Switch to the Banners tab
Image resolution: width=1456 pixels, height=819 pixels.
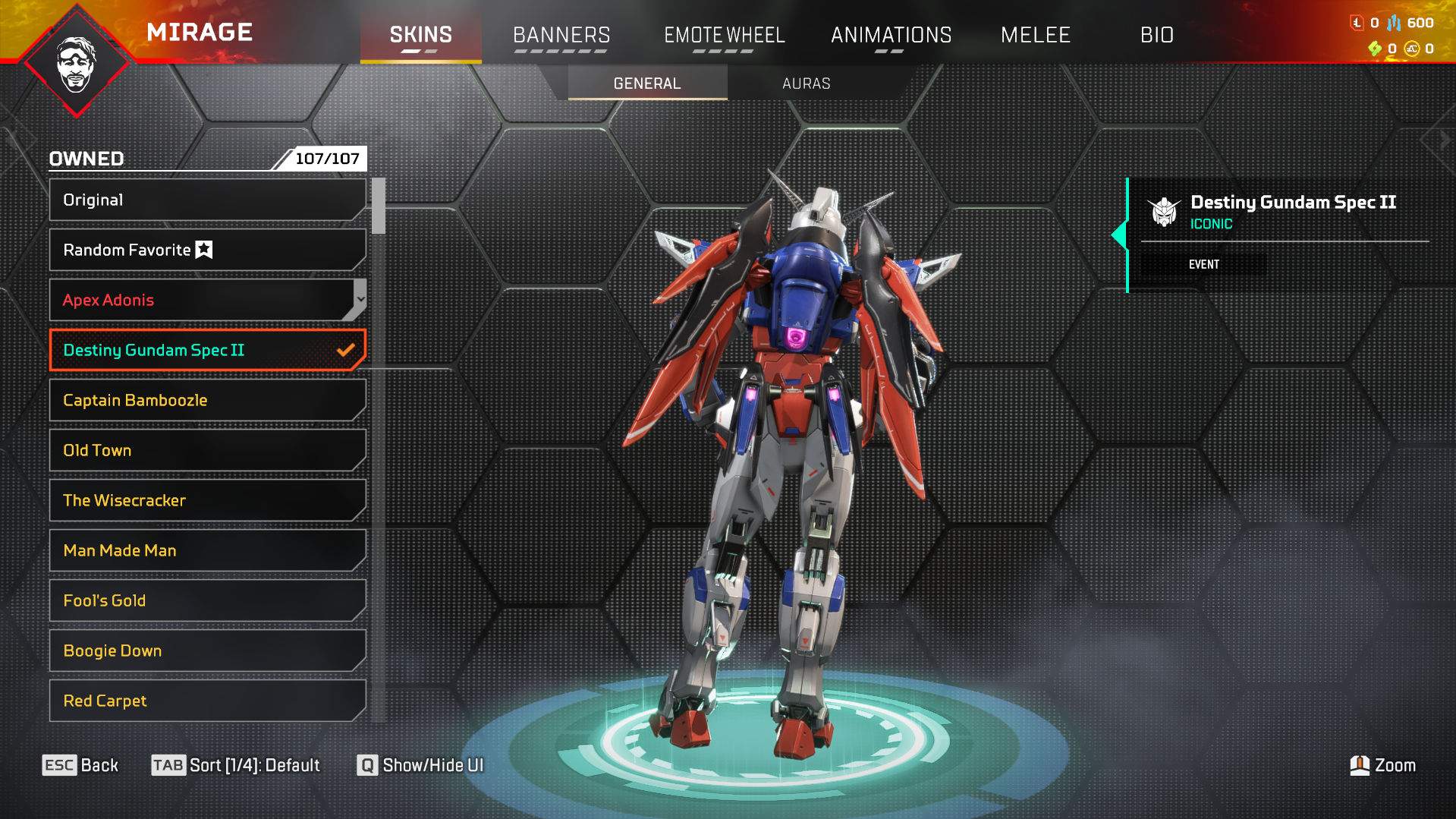click(561, 35)
